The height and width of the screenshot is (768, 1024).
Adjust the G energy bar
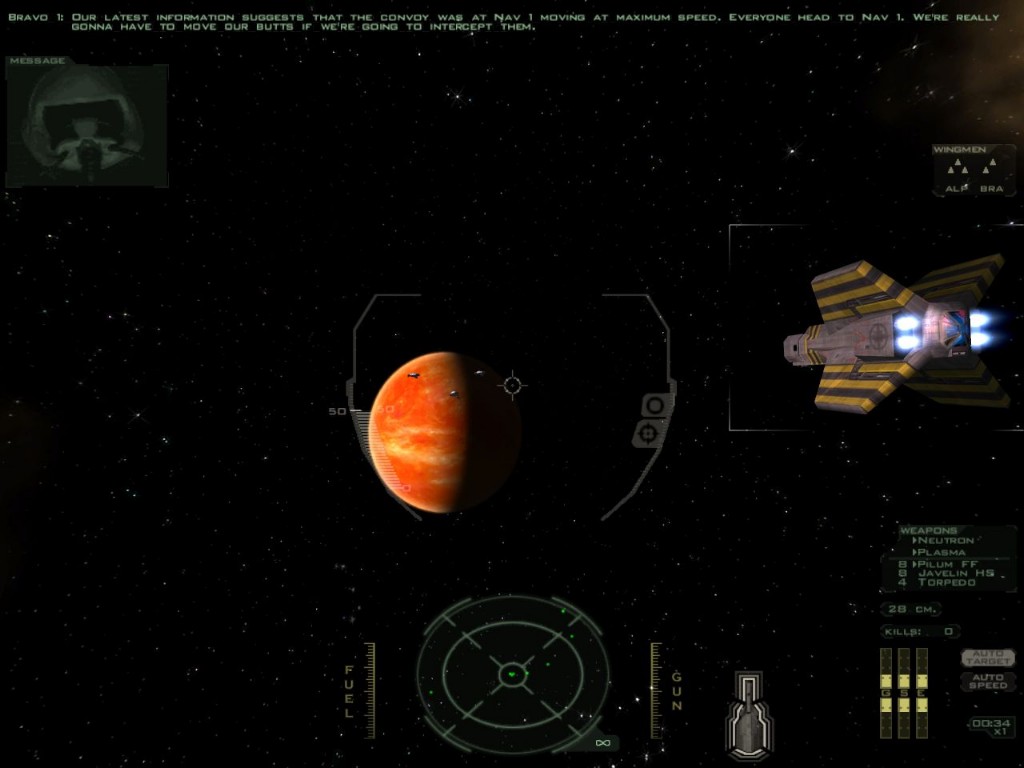885,693
